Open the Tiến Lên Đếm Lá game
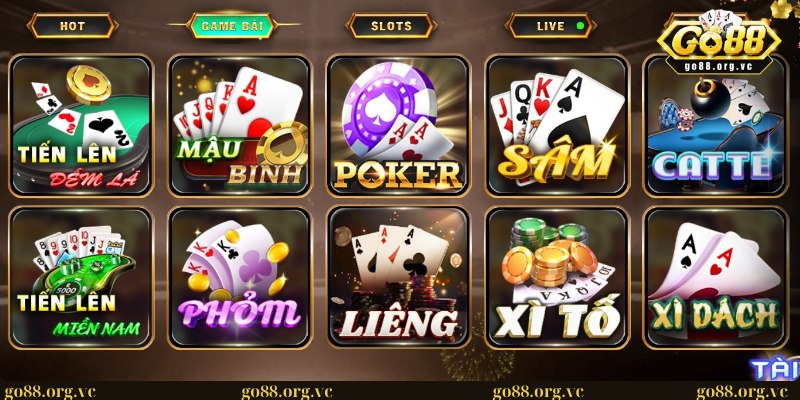This screenshot has width=800, height=400. tap(80, 124)
